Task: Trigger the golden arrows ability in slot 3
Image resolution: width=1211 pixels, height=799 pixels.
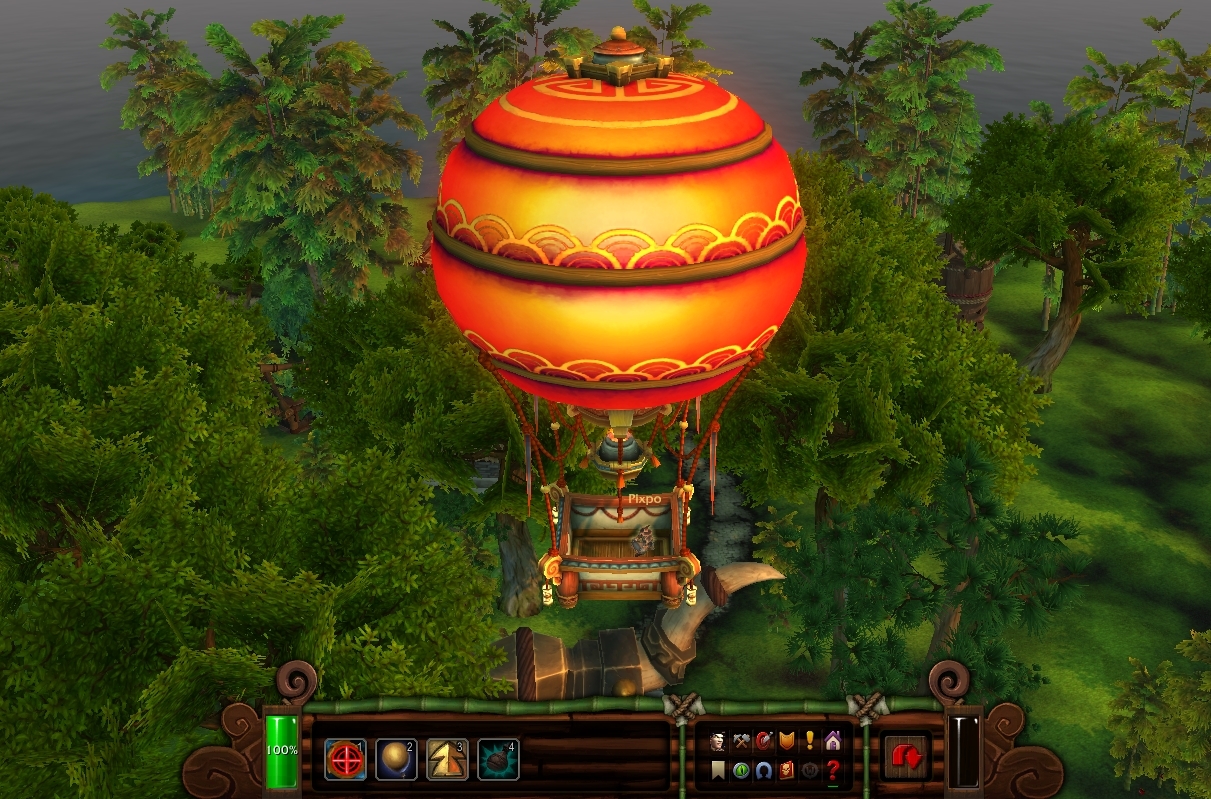Action: tap(447, 761)
